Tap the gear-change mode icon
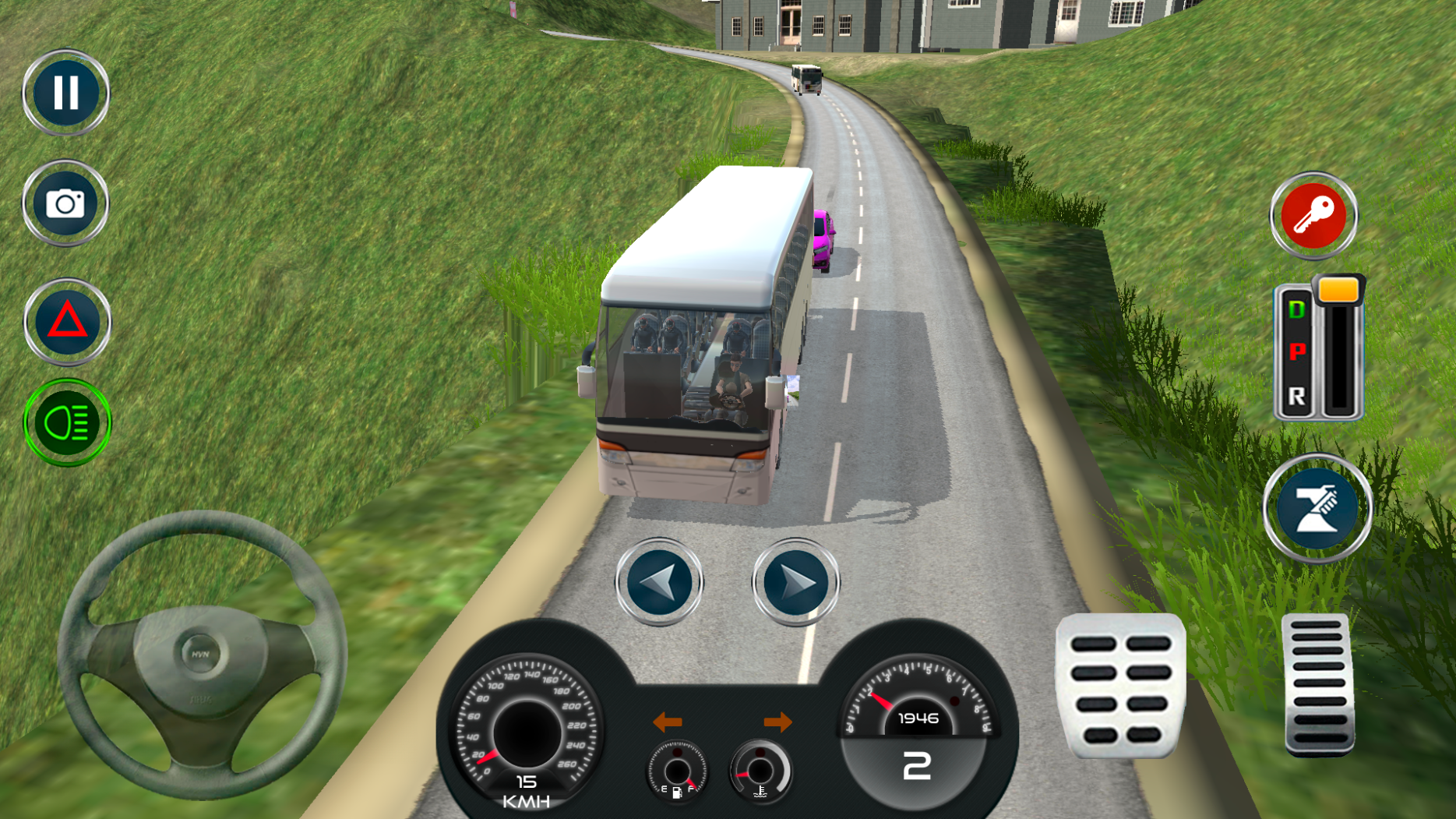Image resolution: width=1456 pixels, height=819 pixels. pyautogui.click(x=1316, y=507)
